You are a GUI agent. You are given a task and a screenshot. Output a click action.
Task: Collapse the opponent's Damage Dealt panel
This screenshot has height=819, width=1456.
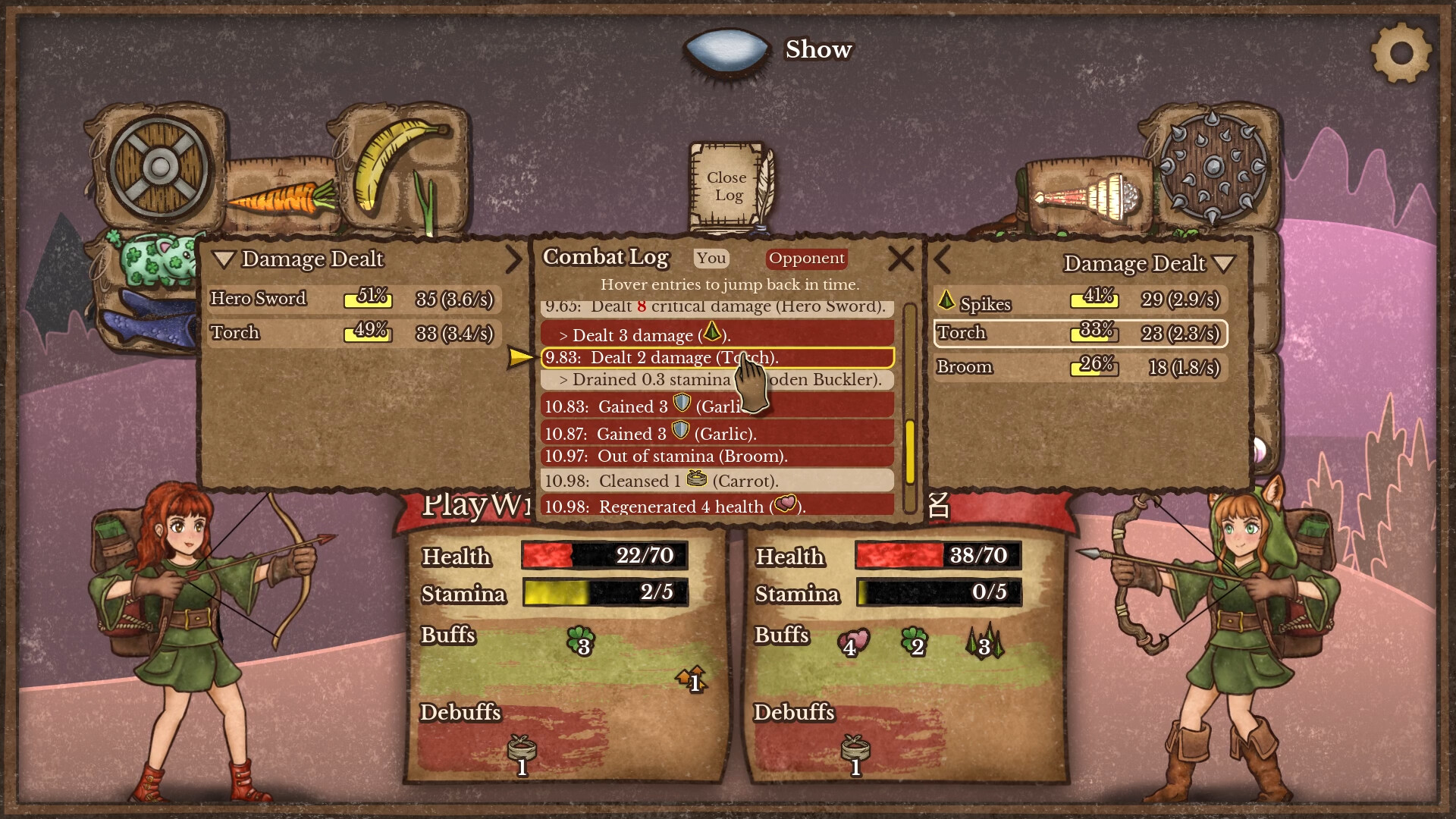(x=1222, y=264)
